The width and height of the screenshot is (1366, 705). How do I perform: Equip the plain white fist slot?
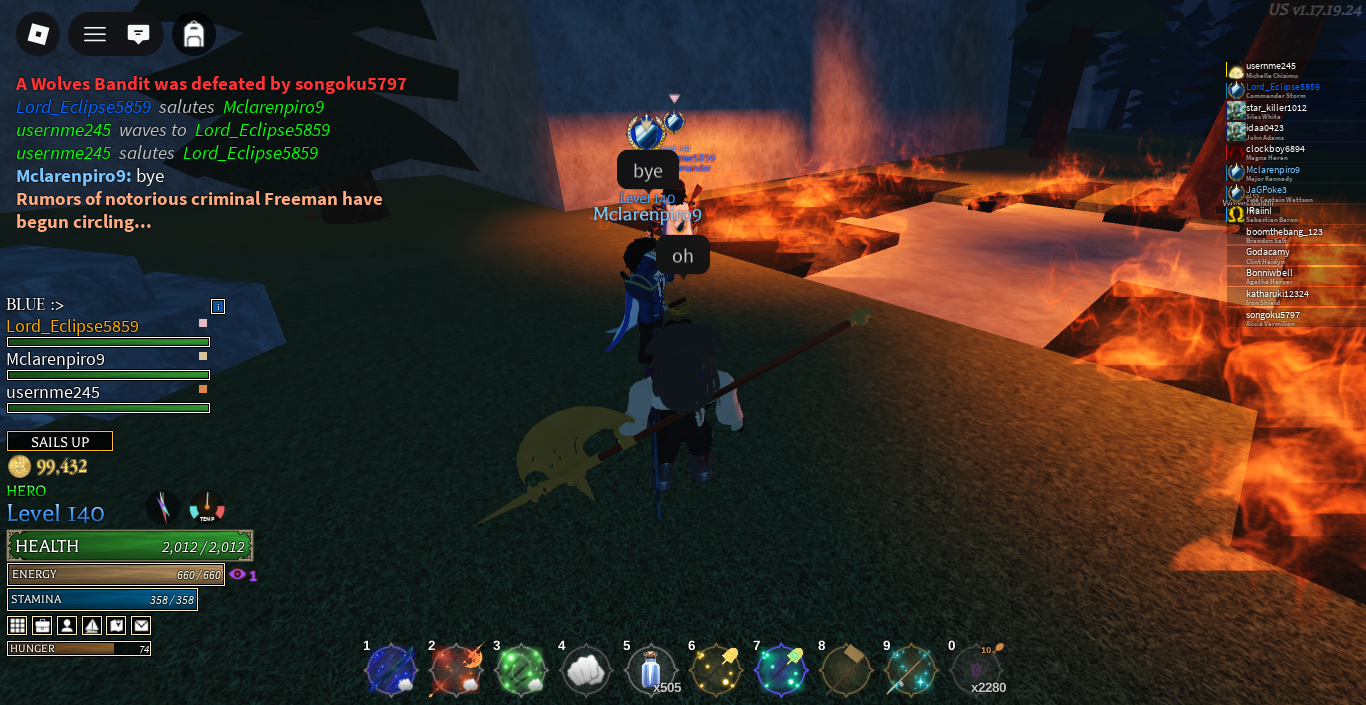(586, 672)
